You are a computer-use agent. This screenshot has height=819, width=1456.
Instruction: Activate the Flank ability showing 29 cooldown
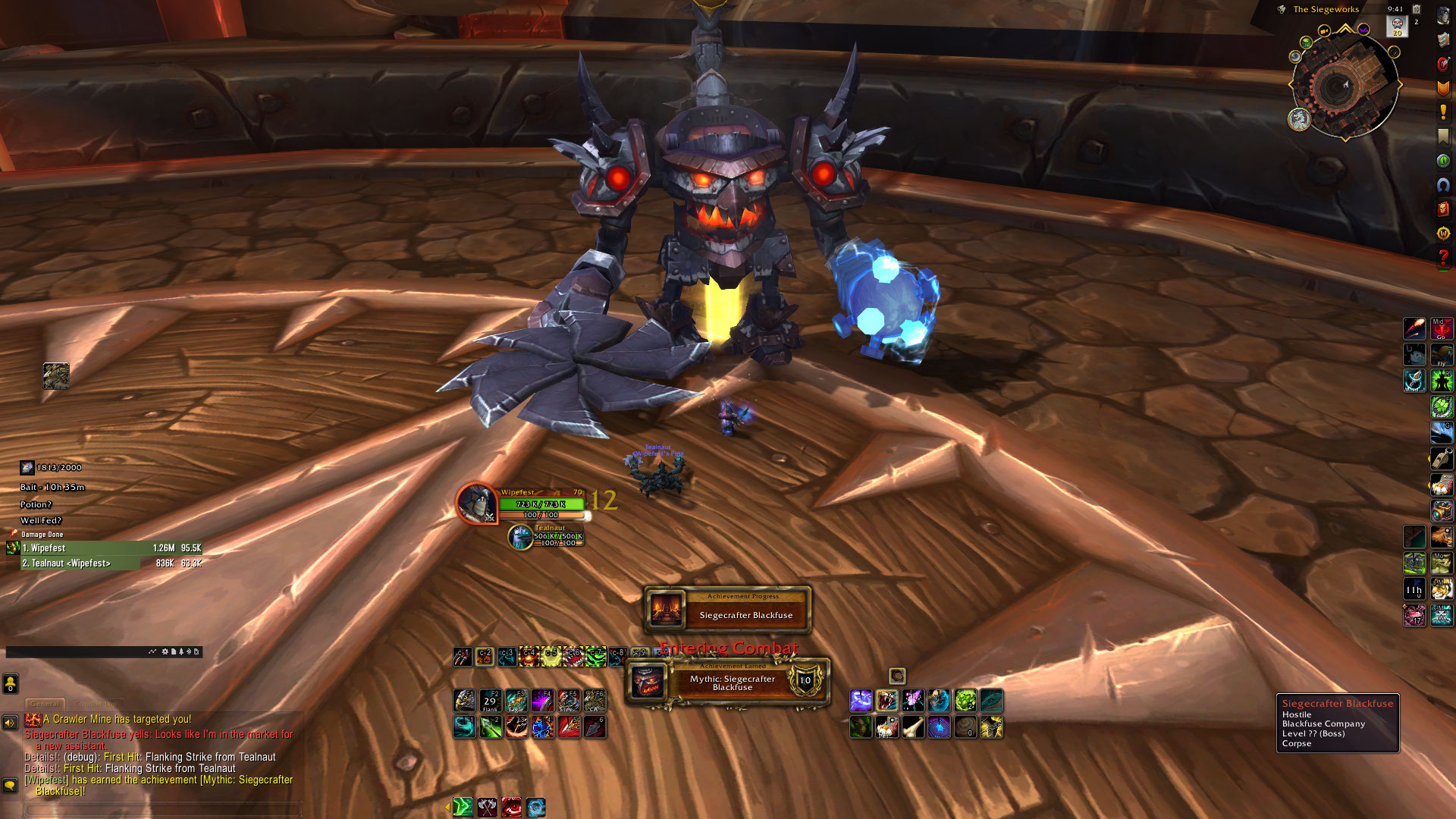pyautogui.click(x=491, y=700)
